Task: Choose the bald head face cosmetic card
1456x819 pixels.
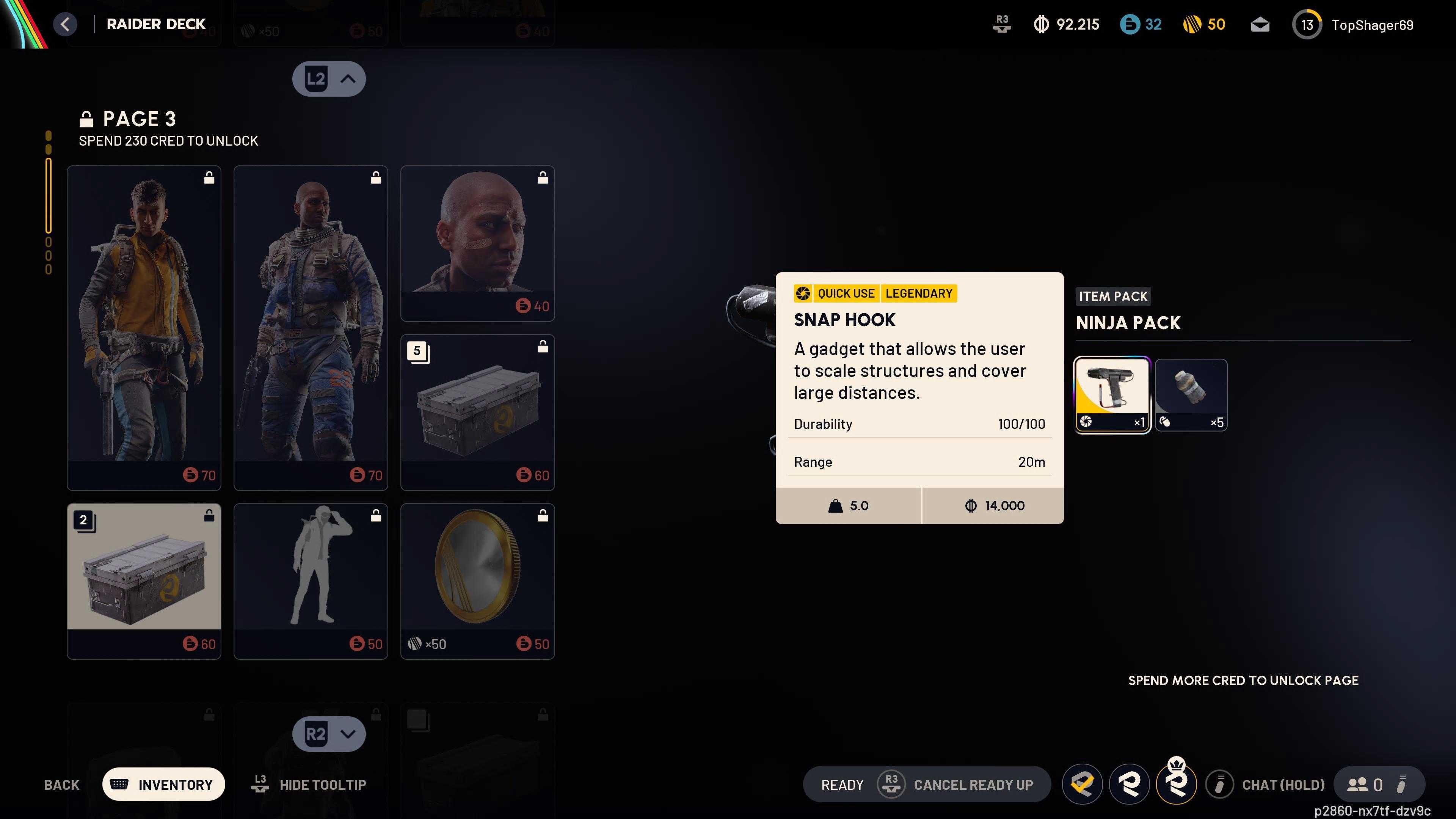Action: click(477, 243)
